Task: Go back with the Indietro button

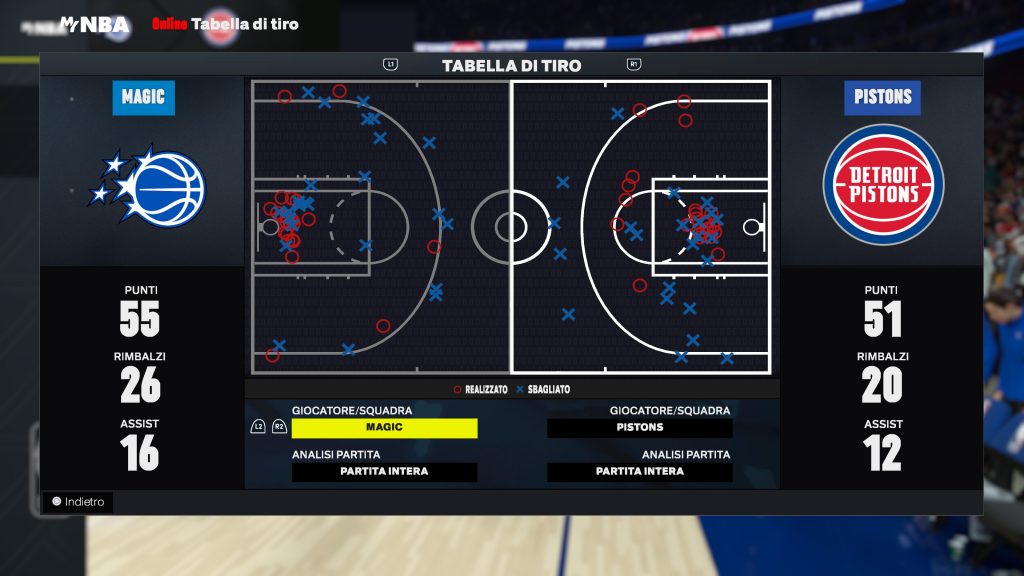Action: pos(78,502)
